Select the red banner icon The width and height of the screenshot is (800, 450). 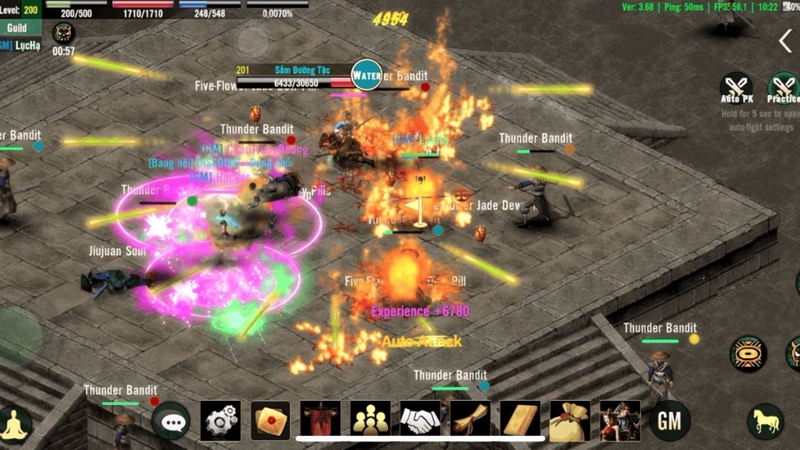click(320, 421)
